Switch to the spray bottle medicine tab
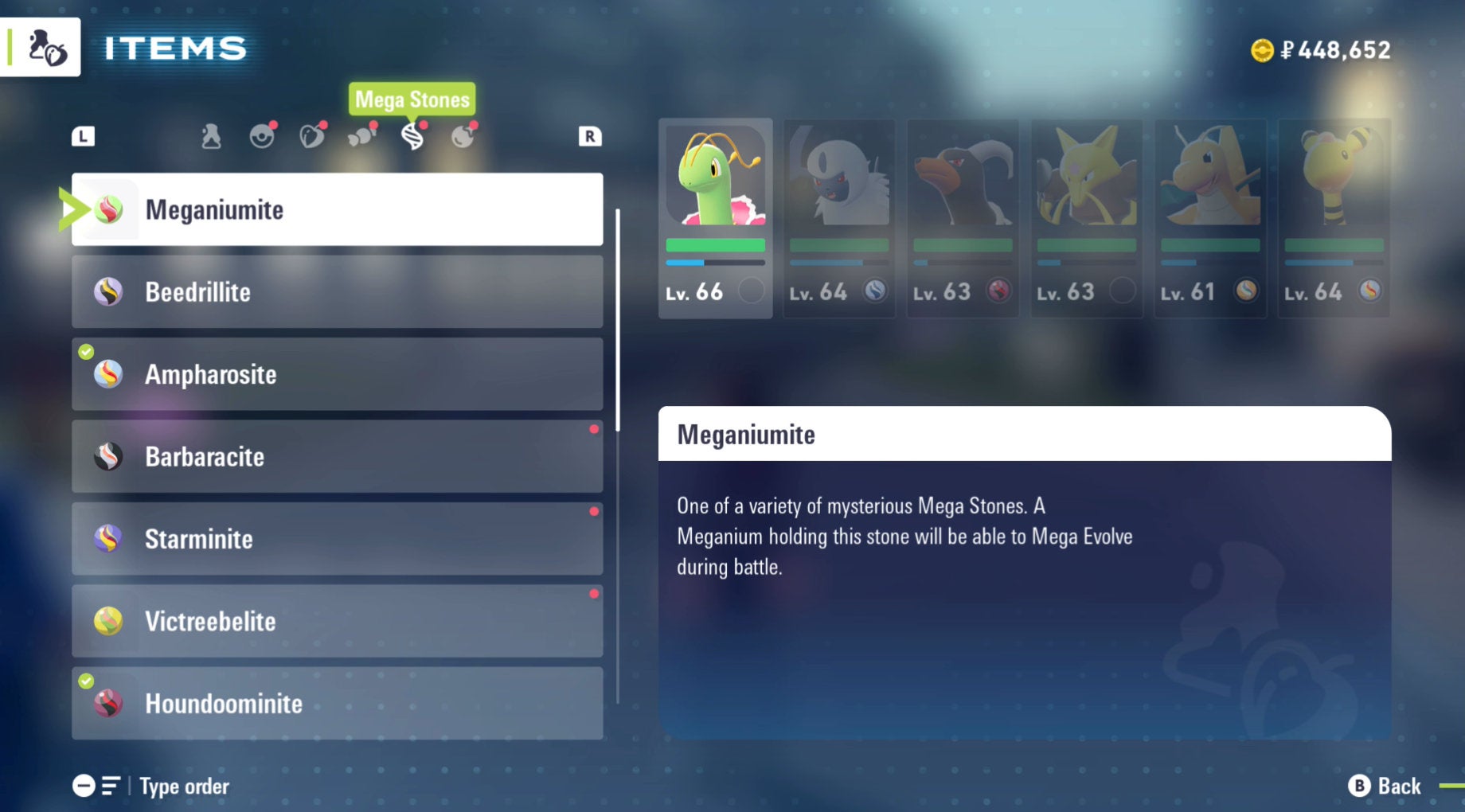This screenshot has height=812, width=1465. [x=211, y=137]
